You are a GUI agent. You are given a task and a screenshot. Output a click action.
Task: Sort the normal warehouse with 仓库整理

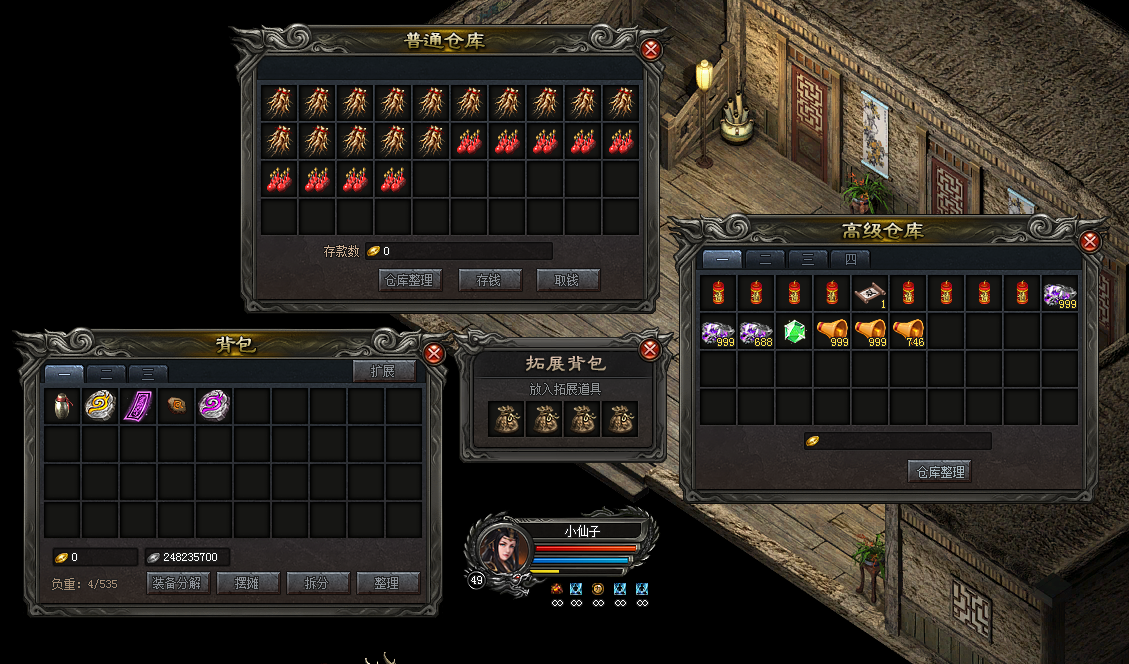pos(411,280)
